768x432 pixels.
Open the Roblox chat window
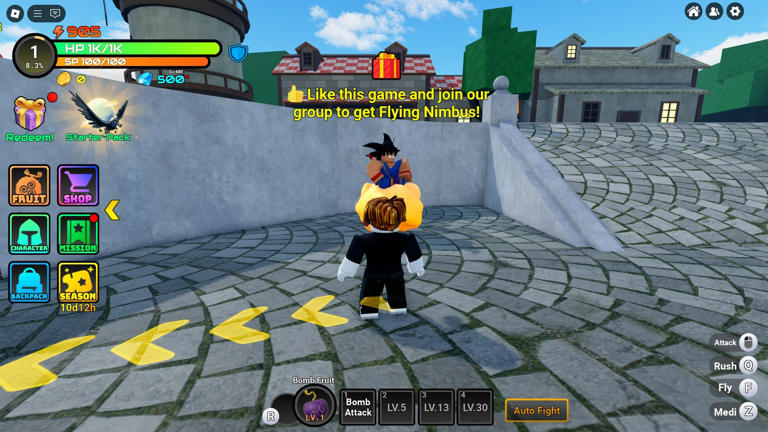coord(55,13)
